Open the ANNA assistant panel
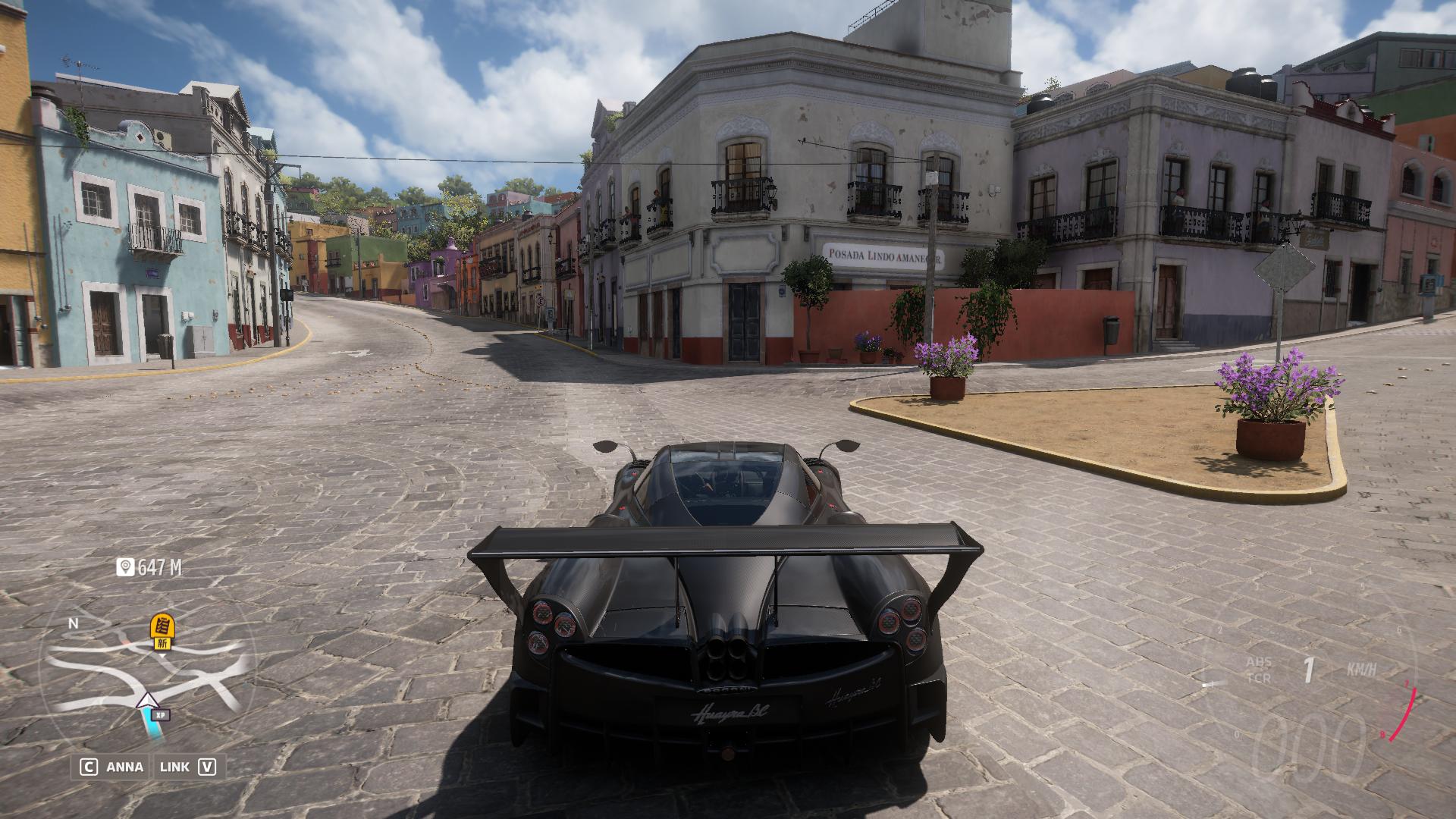 (112, 767)
